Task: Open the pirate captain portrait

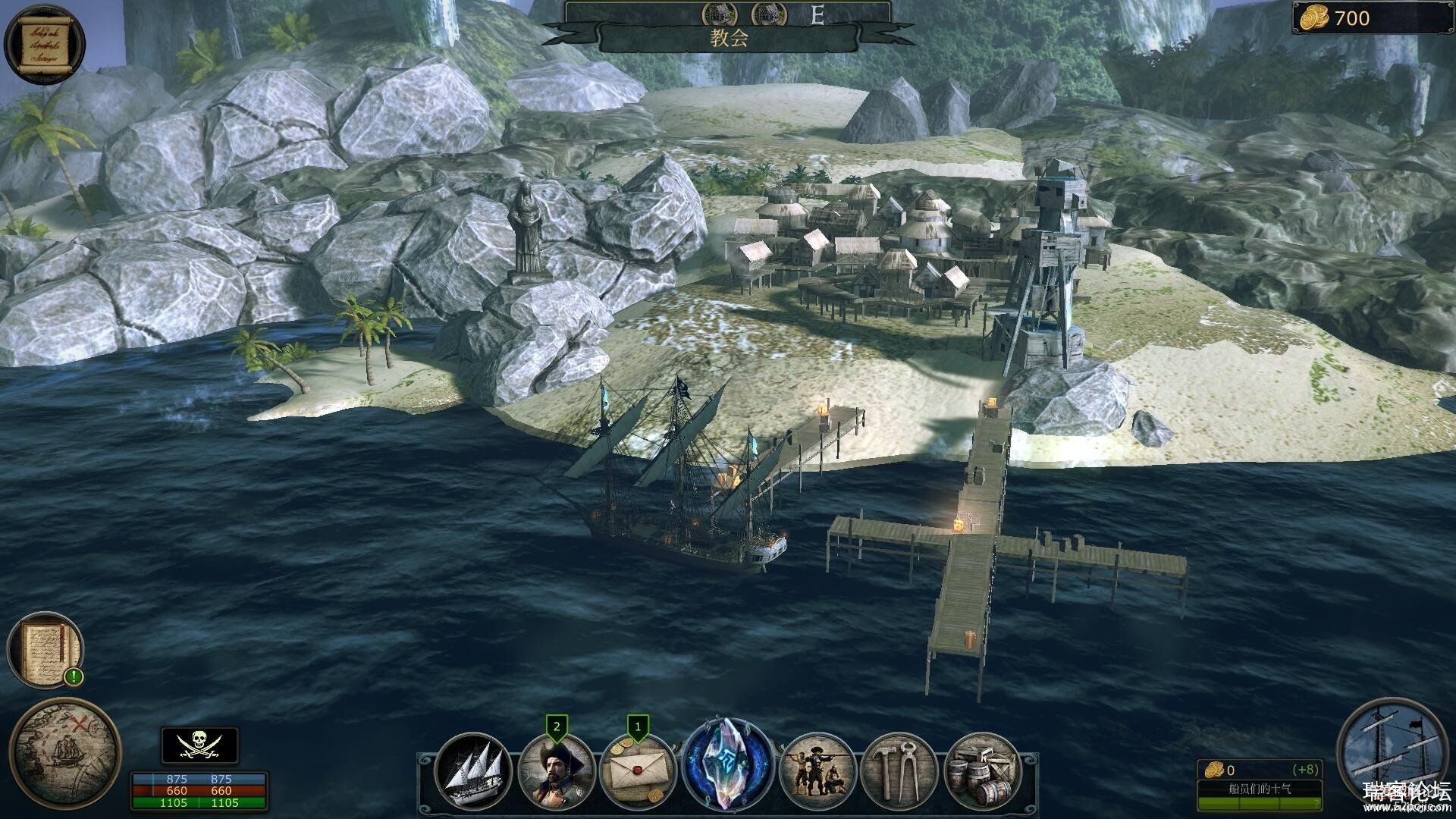Action: (556, 772)
